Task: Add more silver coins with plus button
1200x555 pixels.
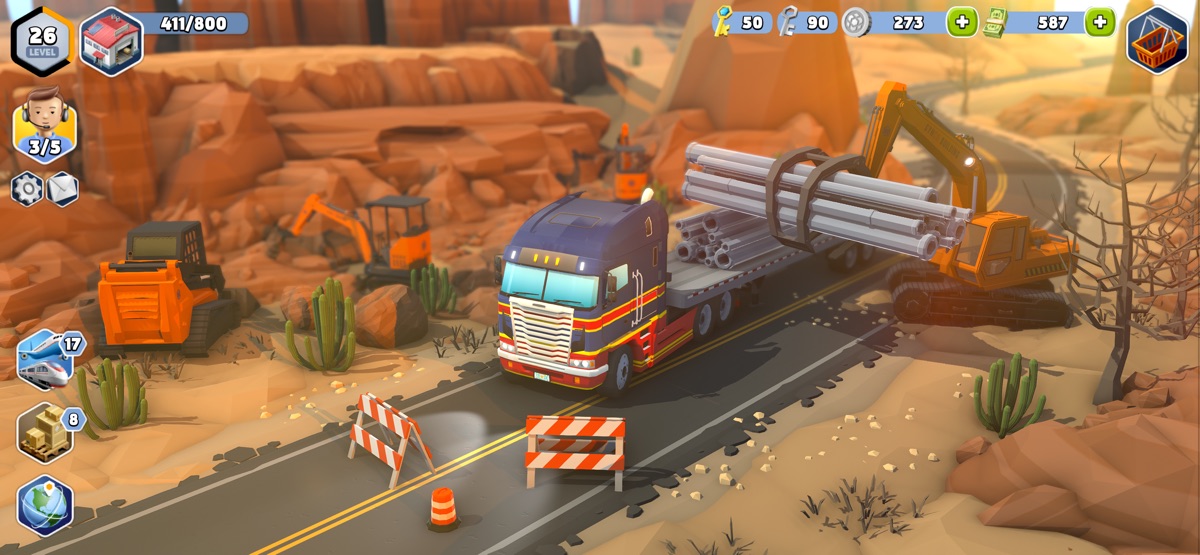Action: (x=961, y=22)
